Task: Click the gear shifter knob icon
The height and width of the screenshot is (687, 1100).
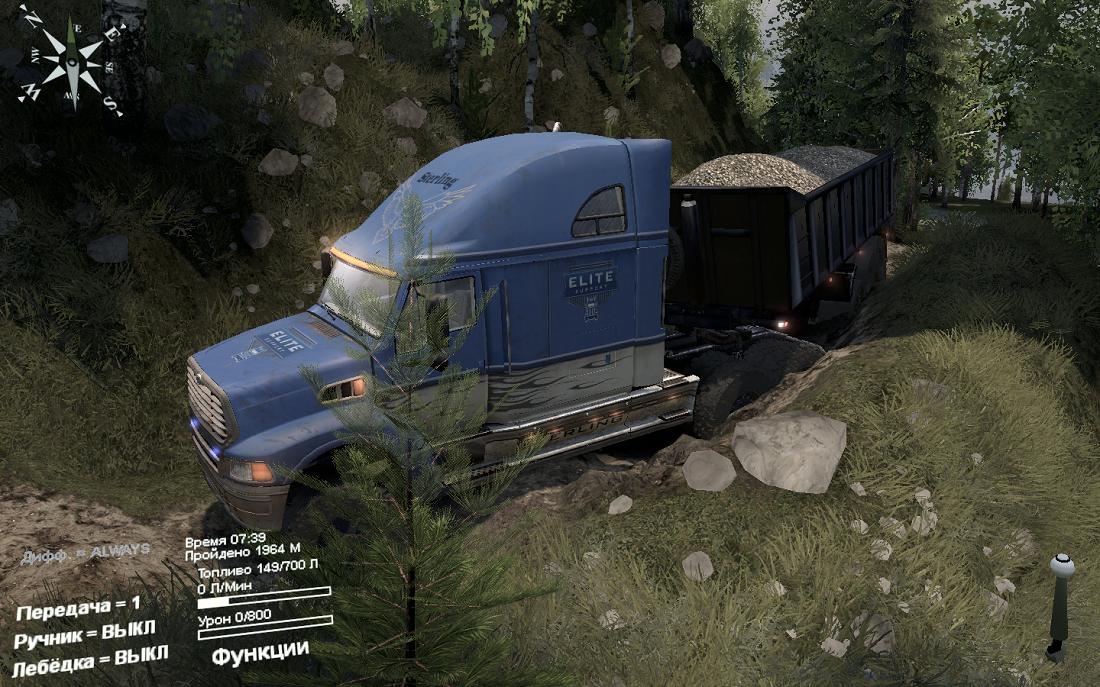Action: (x=1060, y=603)
